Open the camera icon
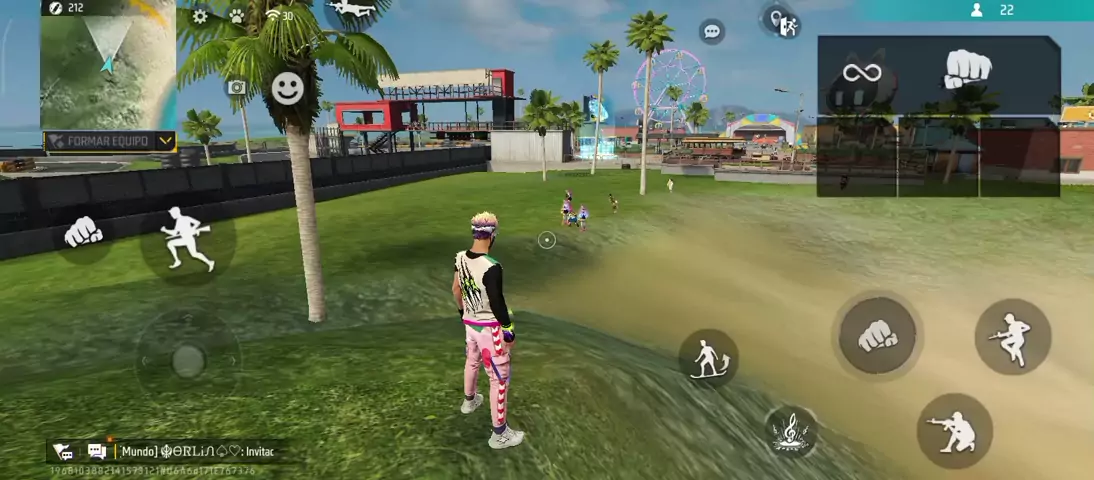This screenshot has height=480, width=1094. pos(237,88)
